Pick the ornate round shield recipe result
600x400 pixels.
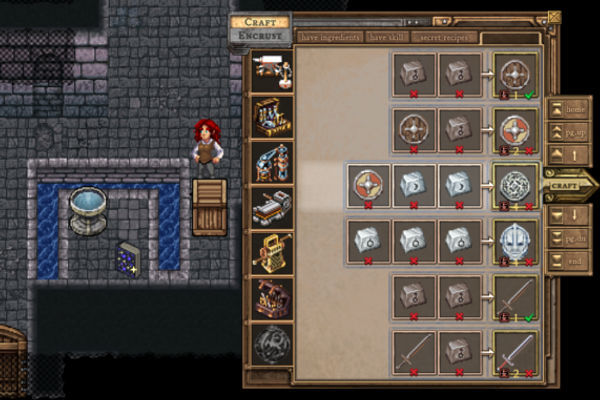516,185
